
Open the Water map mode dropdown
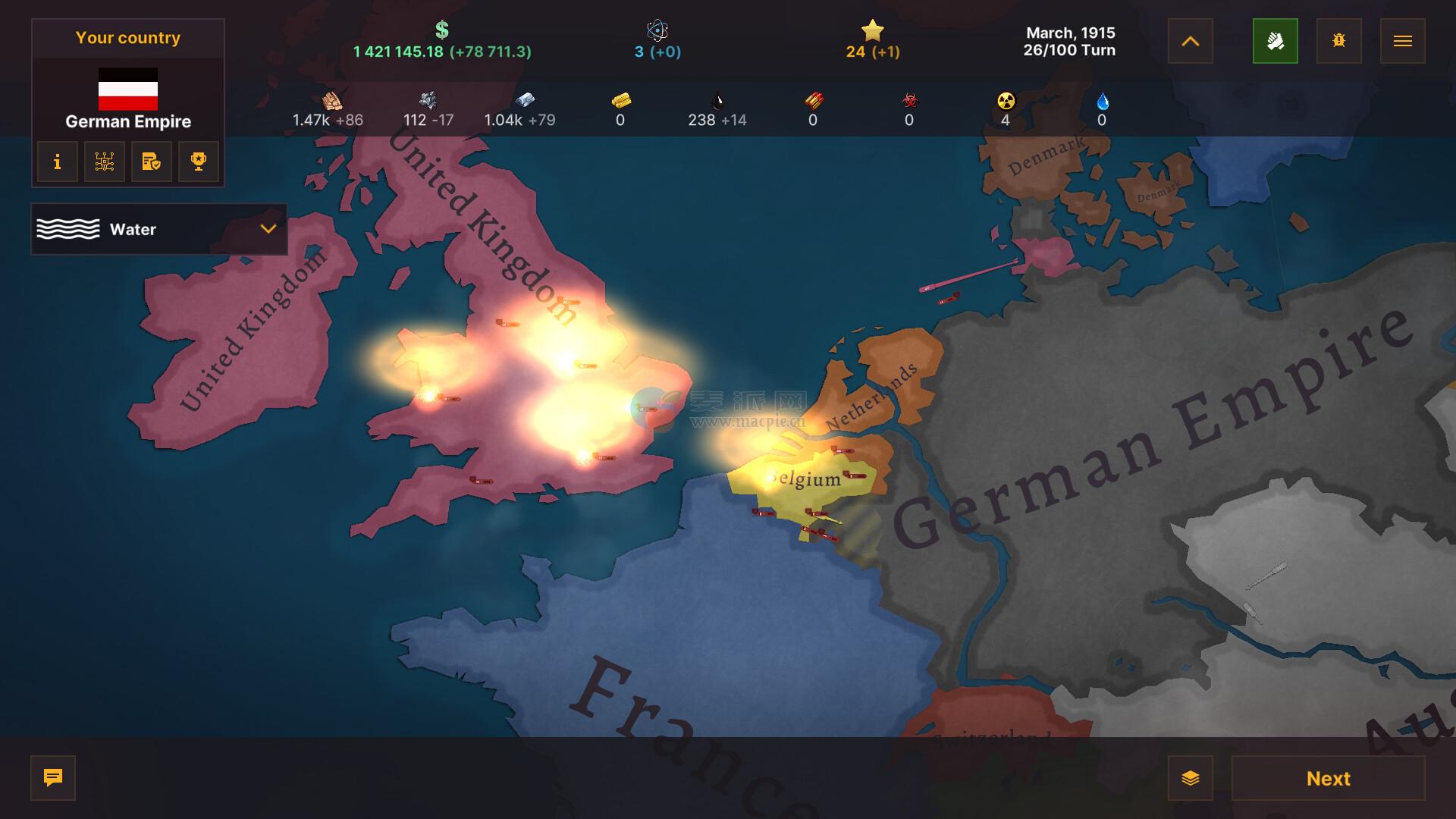point(158,229)
